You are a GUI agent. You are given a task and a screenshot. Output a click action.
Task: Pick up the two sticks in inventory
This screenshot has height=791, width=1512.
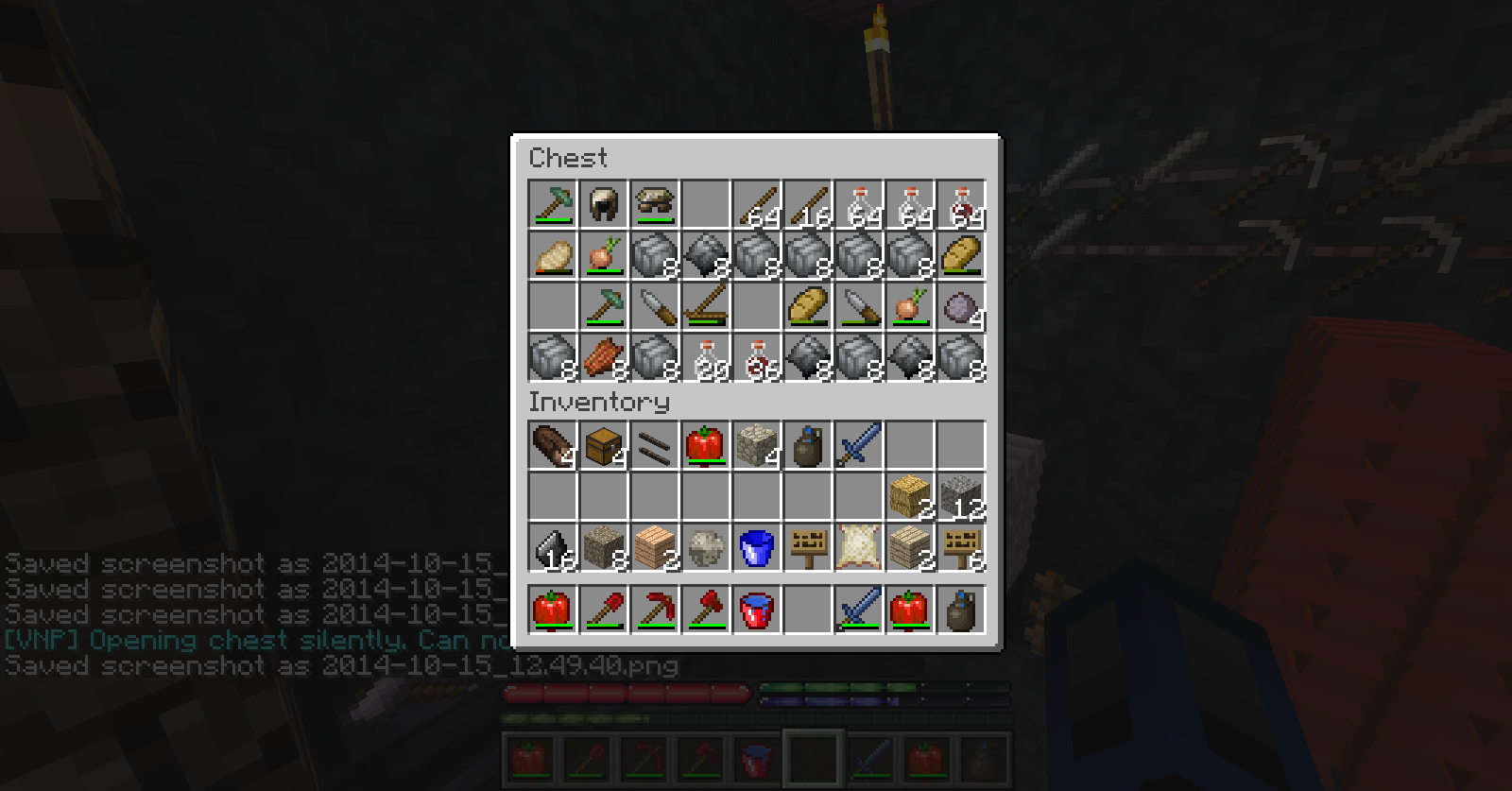(654, 445)
